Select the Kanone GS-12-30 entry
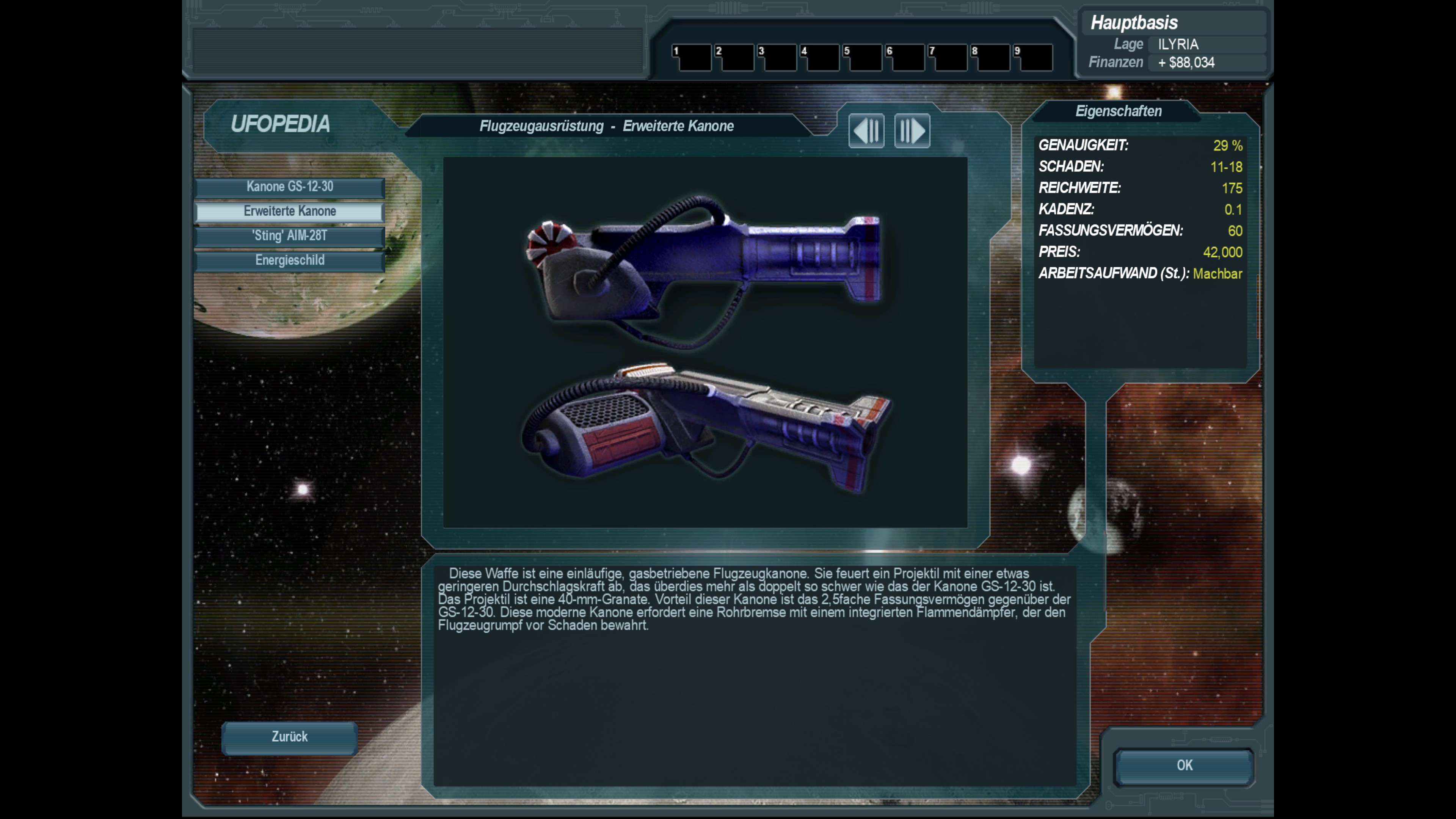Screen dimensions: 1456x819 (289, 187)
